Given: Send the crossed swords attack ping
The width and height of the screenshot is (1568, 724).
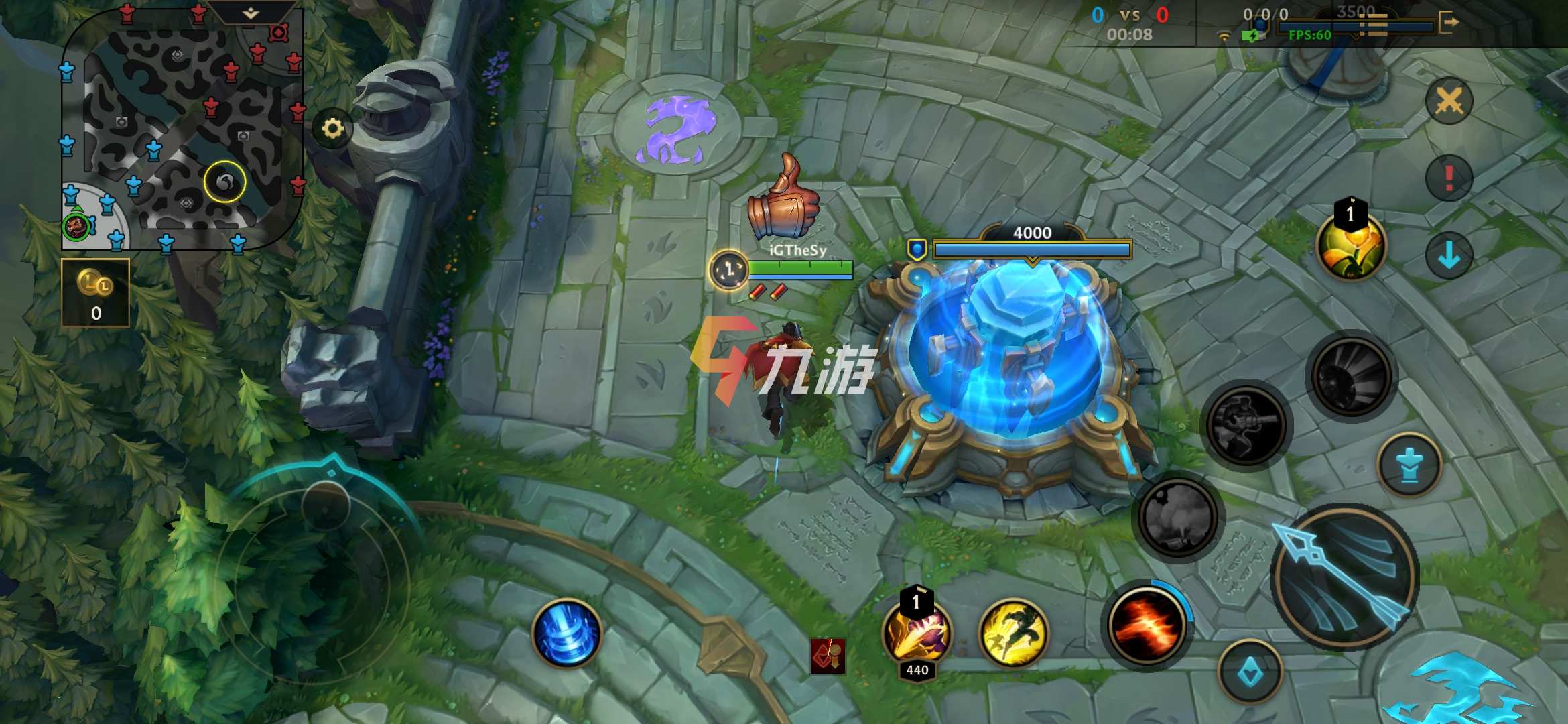Looking at the screenshot, I should pyautogui.click(x=1449, y=101).
